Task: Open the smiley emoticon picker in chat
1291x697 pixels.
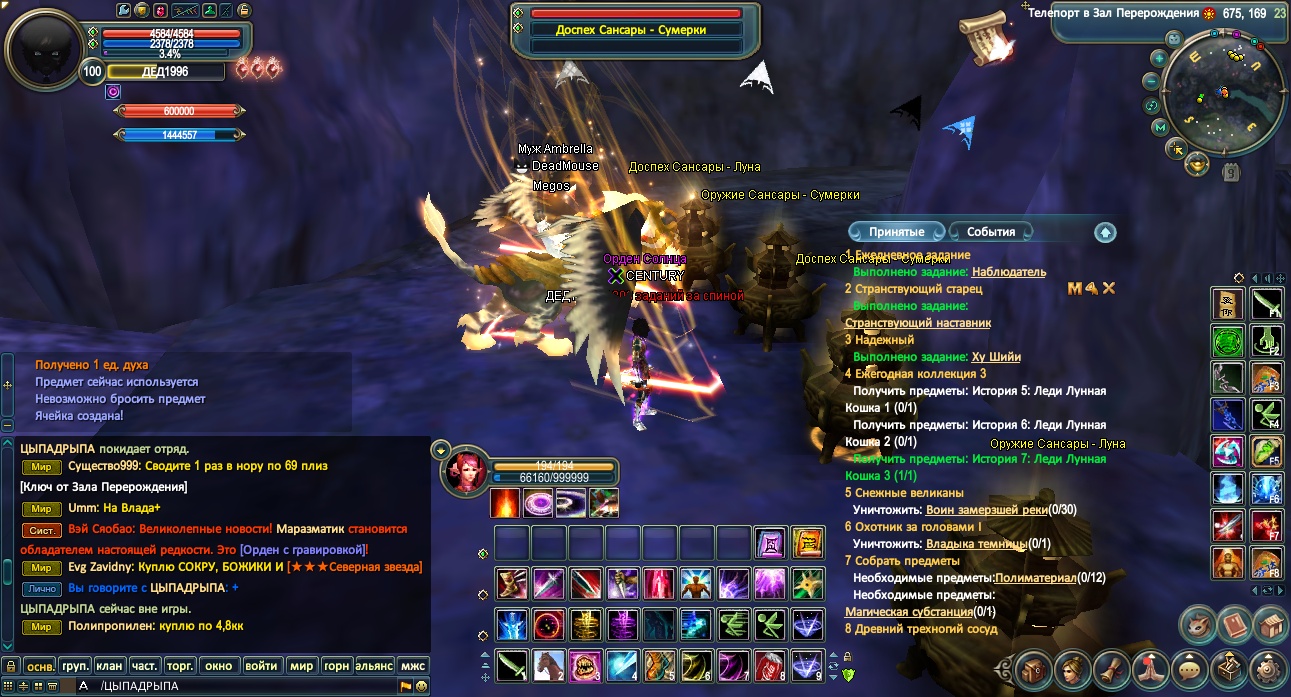Action: click(x=422, y=686)
